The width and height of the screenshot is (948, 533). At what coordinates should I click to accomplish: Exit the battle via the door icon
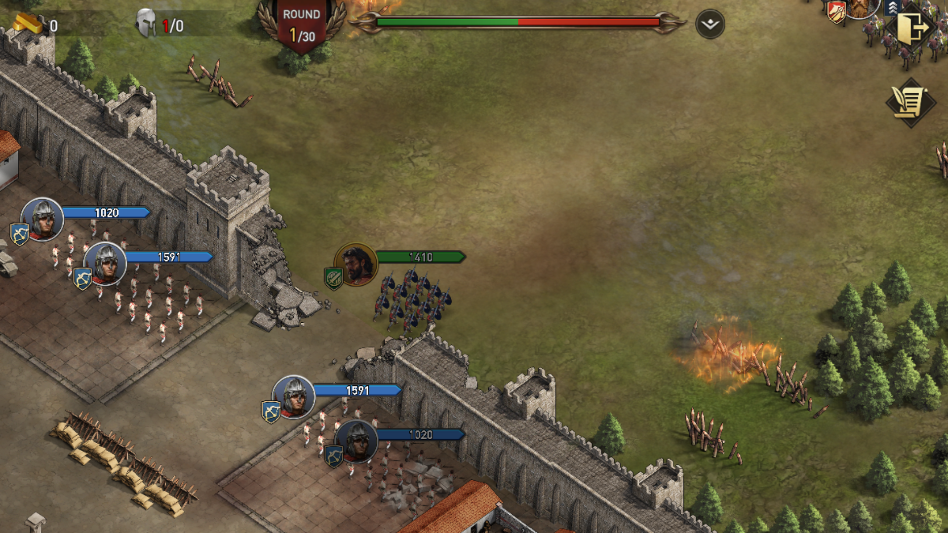[x=911, y=28]
